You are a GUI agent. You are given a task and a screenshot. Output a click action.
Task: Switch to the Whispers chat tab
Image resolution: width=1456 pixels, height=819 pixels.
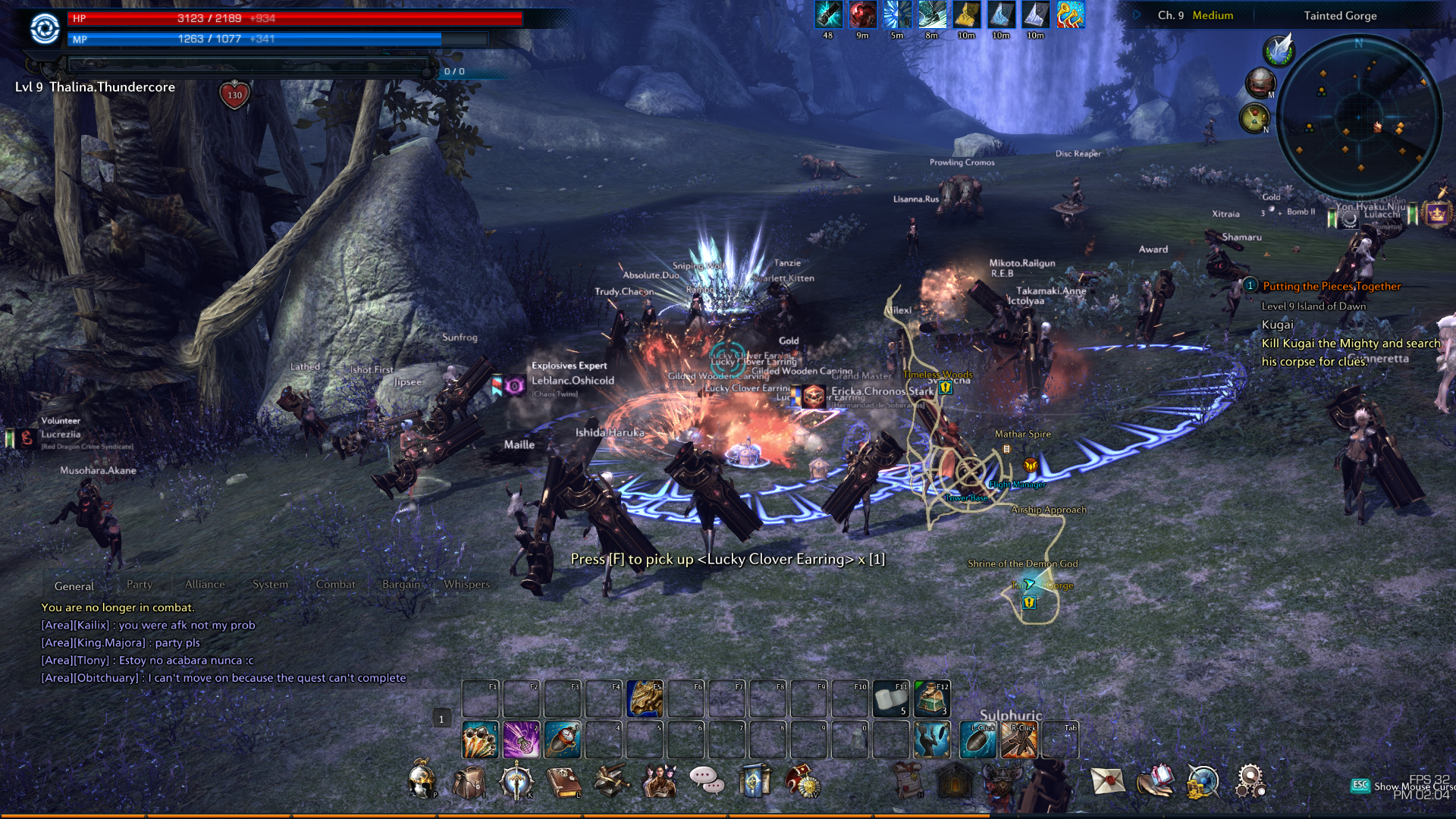(466, 585)
